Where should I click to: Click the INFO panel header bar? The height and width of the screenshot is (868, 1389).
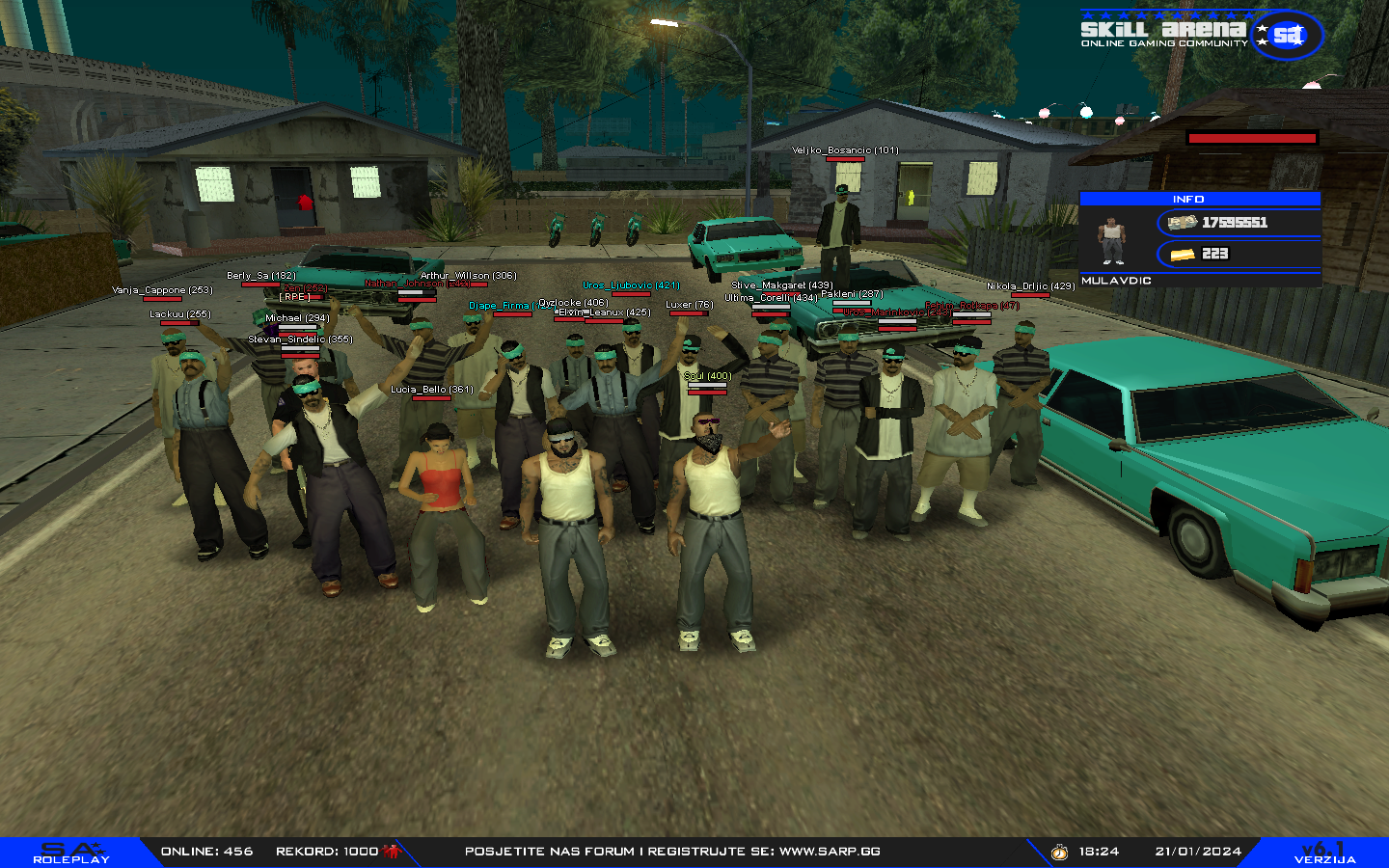pos(1199,199)
